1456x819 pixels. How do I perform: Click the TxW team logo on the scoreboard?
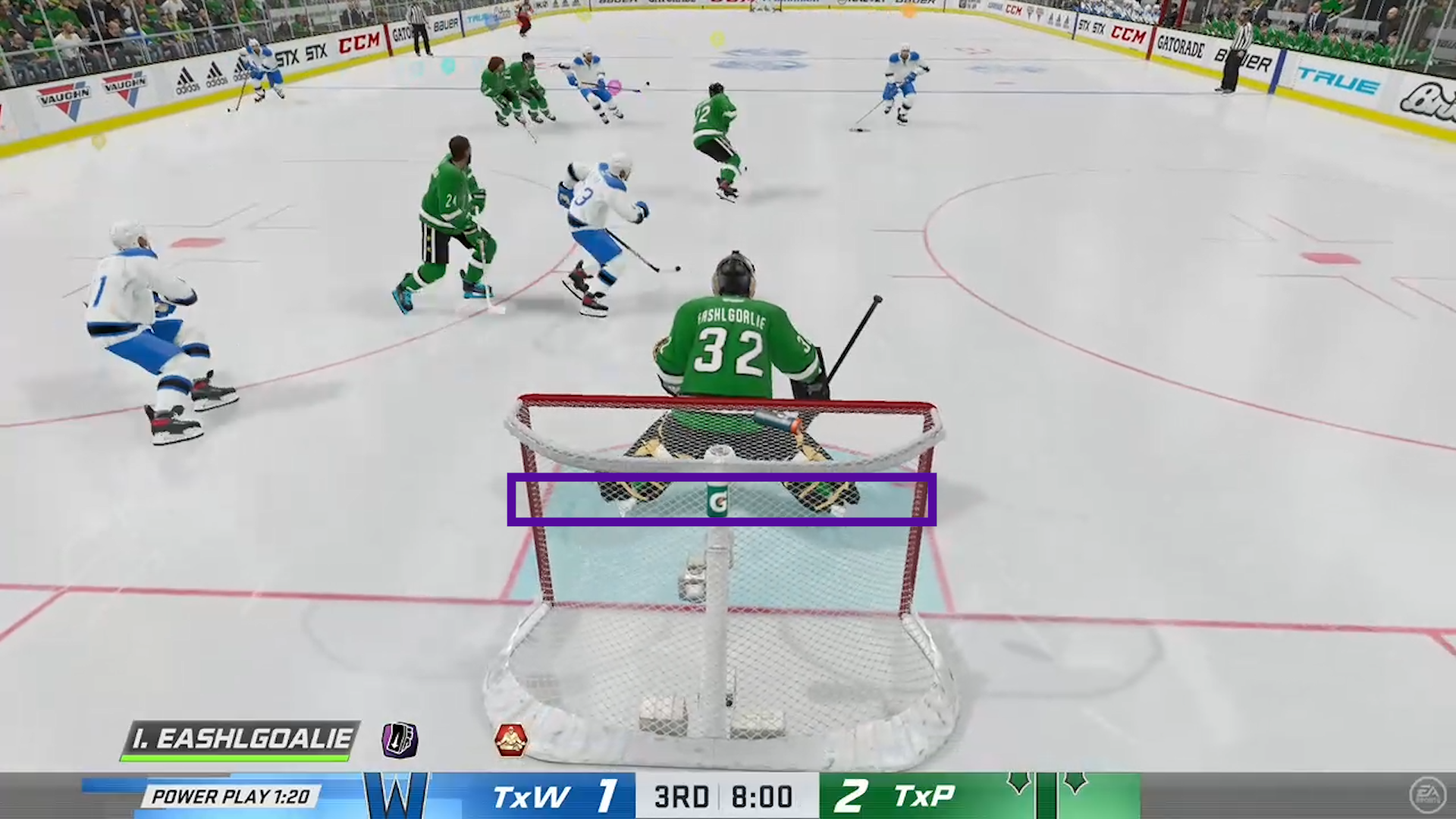pos(396,795)
